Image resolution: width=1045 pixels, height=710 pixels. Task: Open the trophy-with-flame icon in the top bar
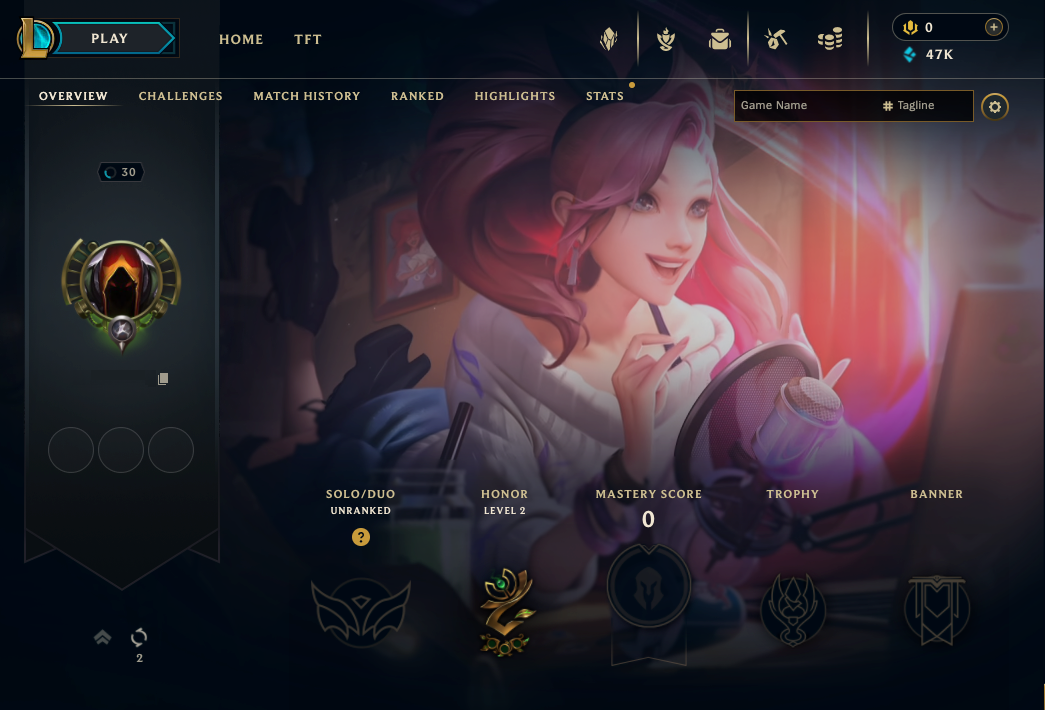665,40
